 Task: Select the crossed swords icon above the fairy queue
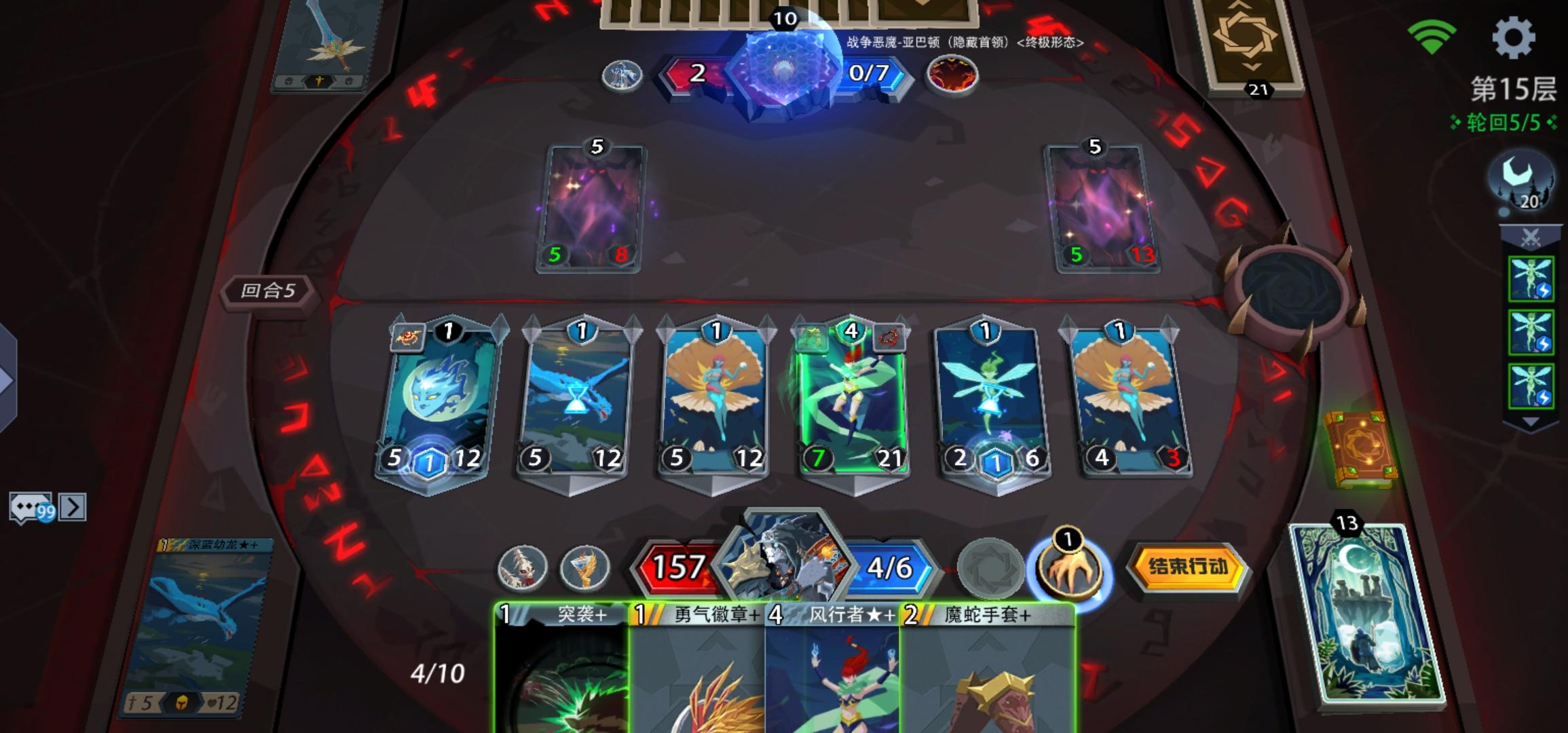(x=1530, y=236)
